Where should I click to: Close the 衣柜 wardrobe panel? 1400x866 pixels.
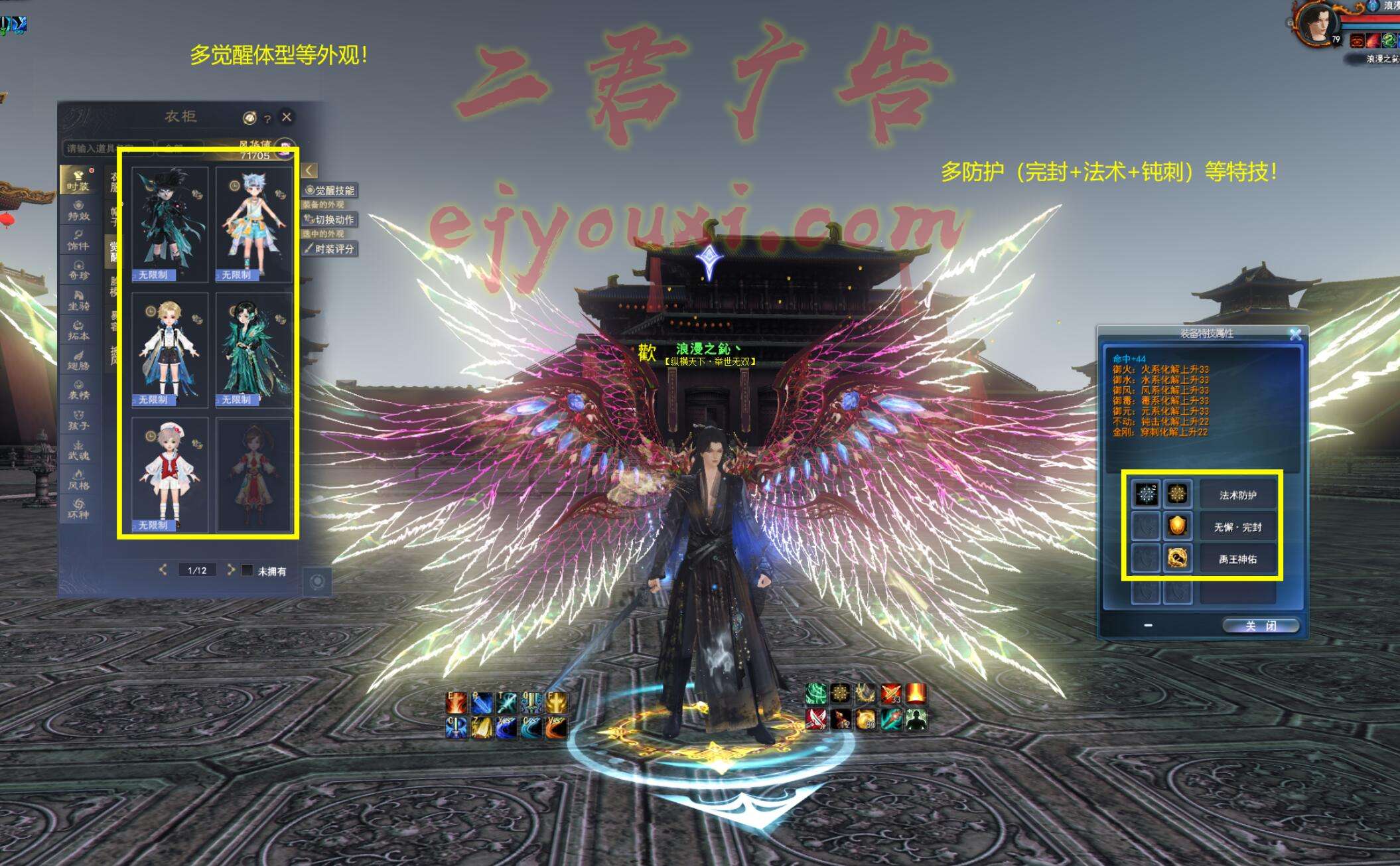(287, 117)
